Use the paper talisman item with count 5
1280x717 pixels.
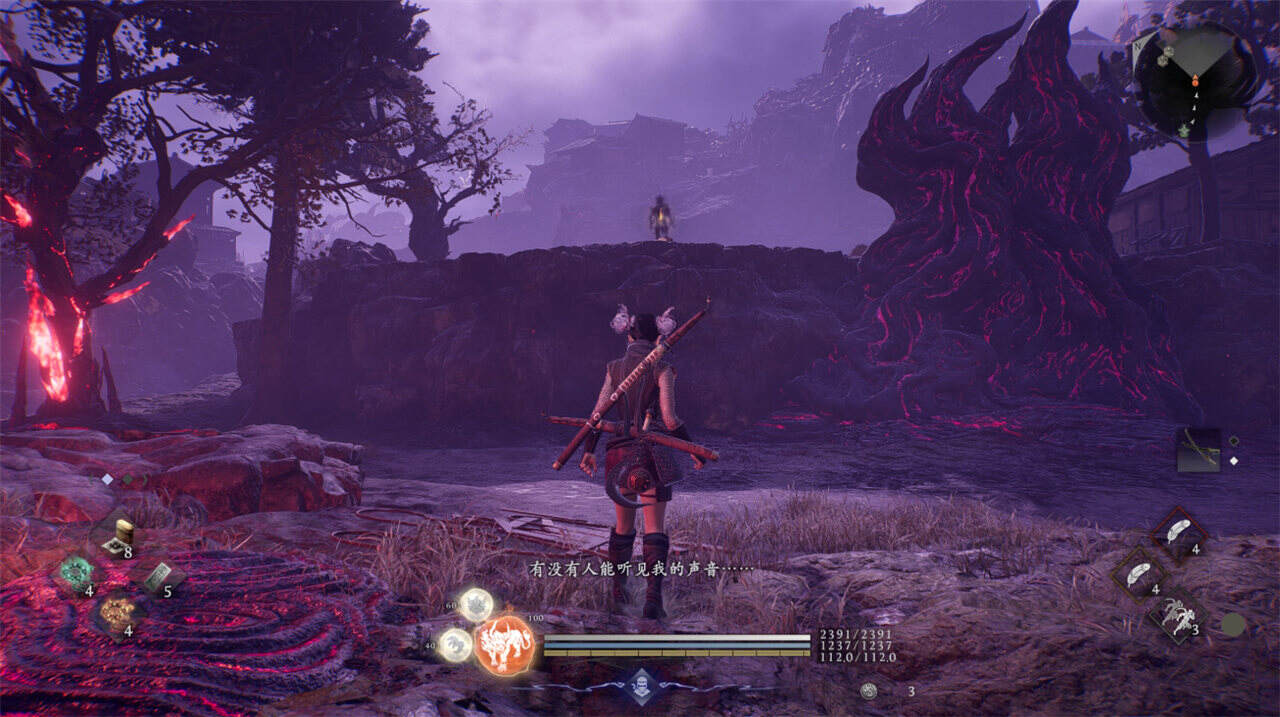(156, 576)
